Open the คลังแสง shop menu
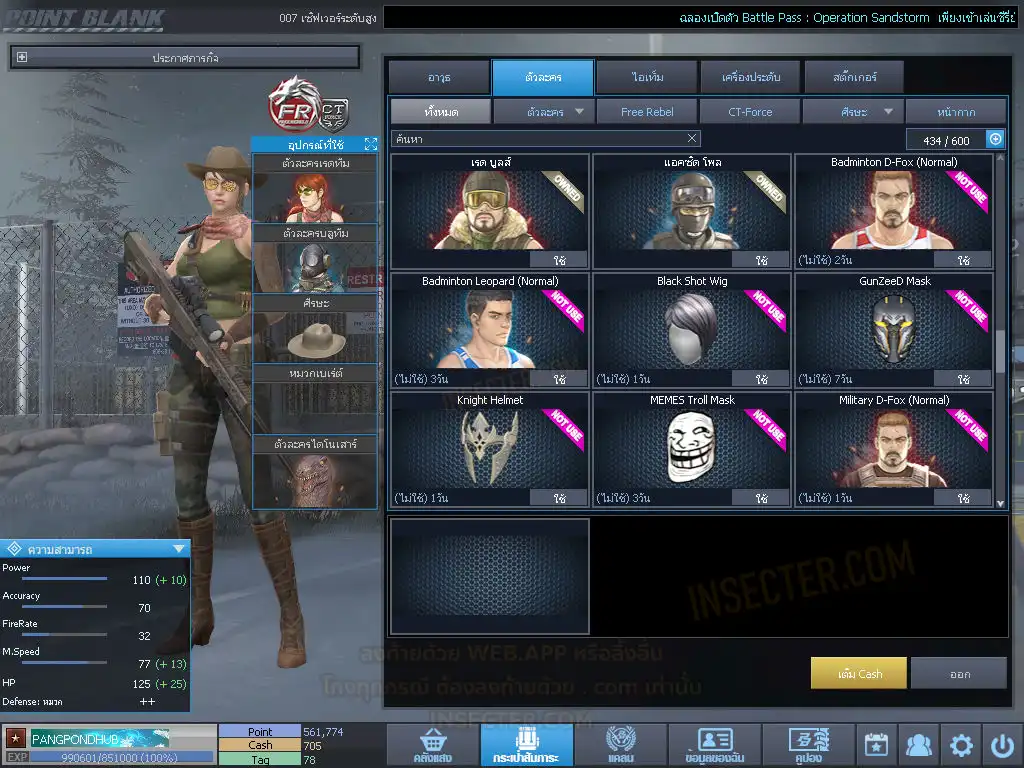This screenshot has height=768, width=1024. (431, 746)
